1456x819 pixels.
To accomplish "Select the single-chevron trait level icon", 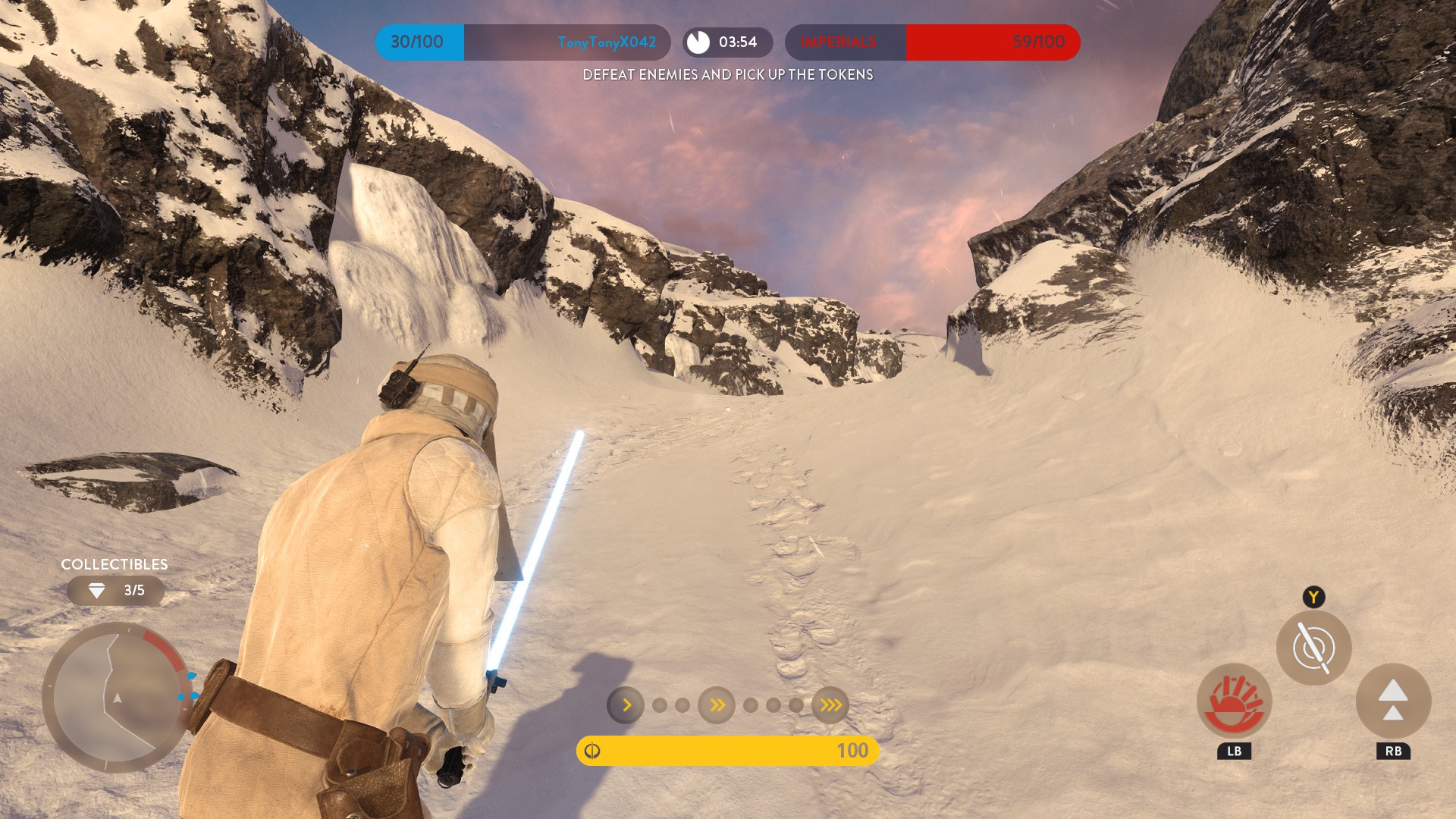I will pos(626,705).
